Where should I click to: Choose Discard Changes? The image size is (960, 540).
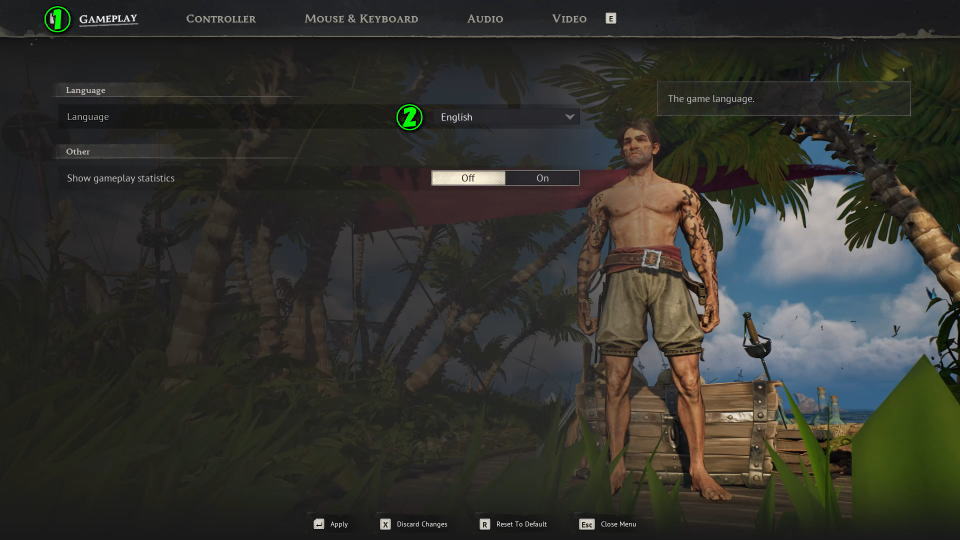click(414, 524)
